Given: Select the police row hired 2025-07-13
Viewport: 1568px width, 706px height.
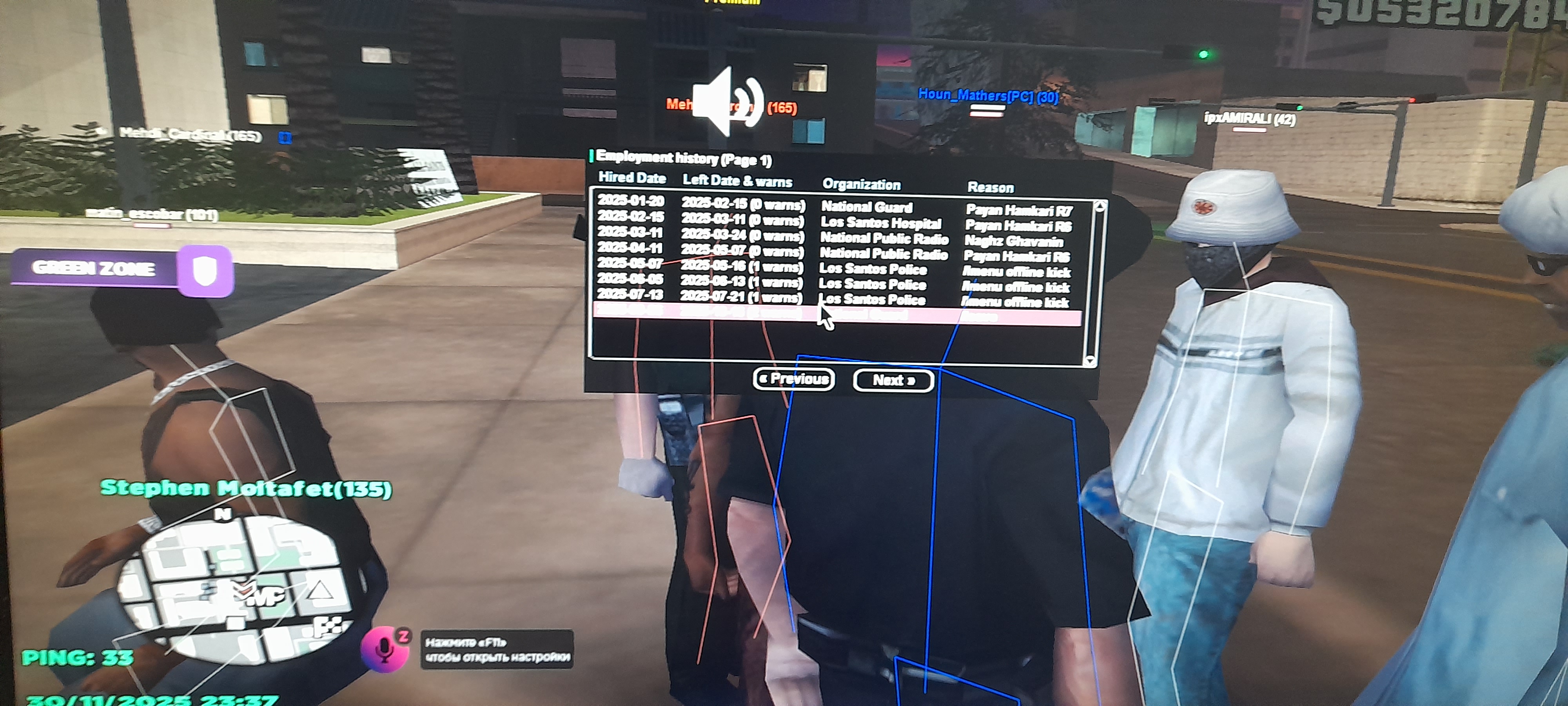Looking at the screenshot, I should (x=834, y=298).
